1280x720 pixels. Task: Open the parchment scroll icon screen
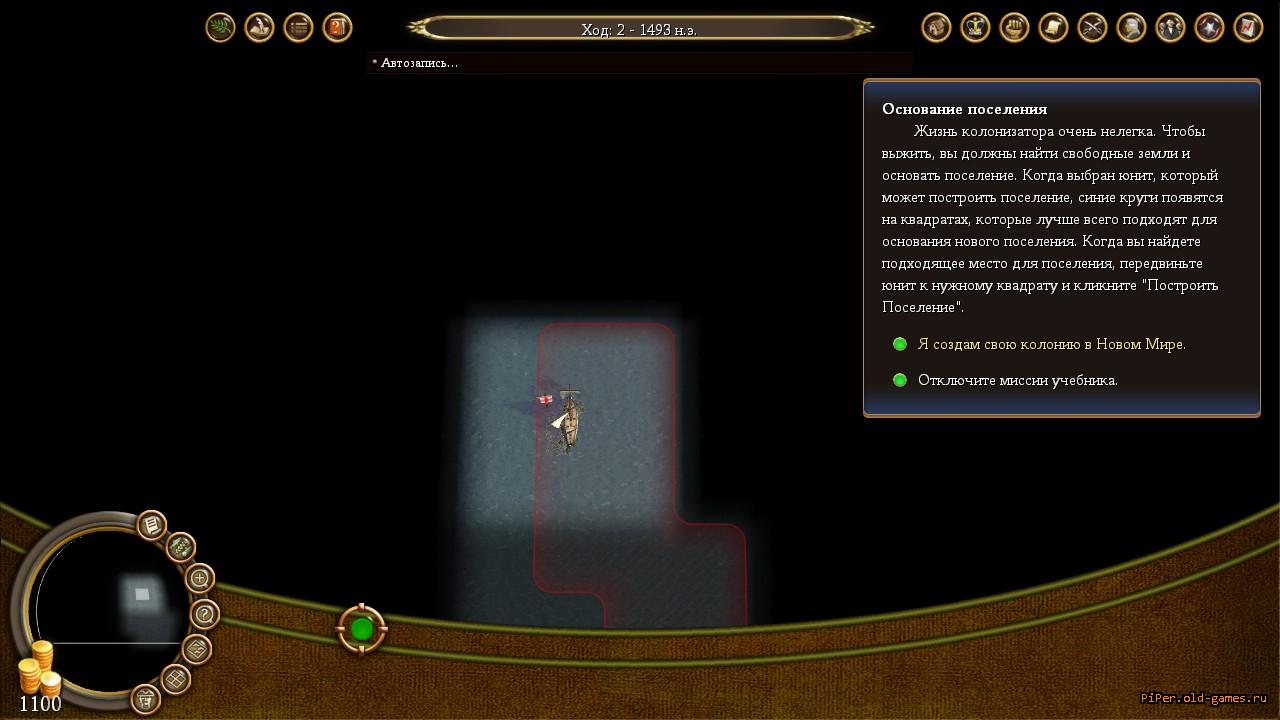click(1053, 27)
